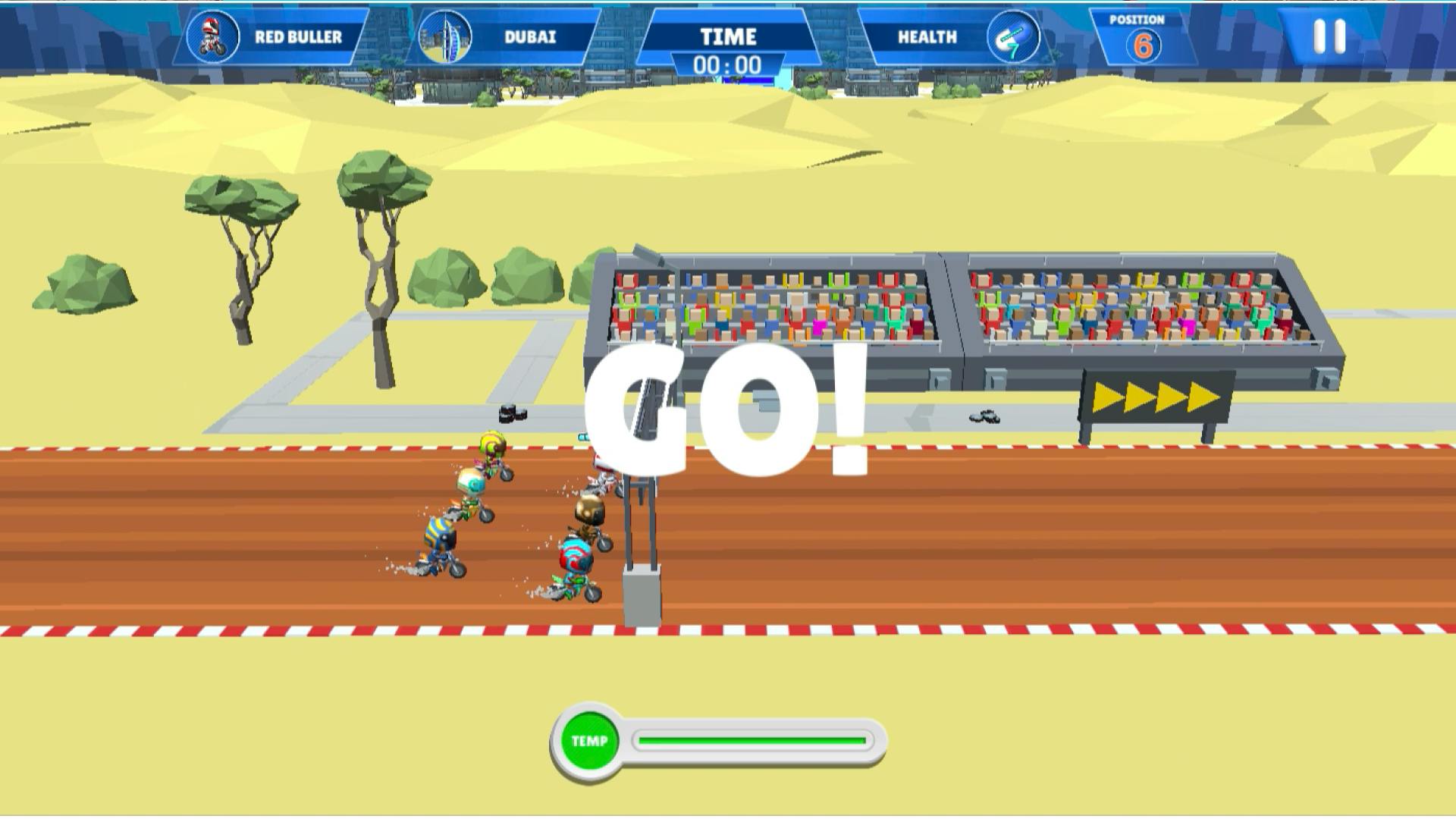
Task: Expand the DUBAI location plate
Action: (530, 35)
